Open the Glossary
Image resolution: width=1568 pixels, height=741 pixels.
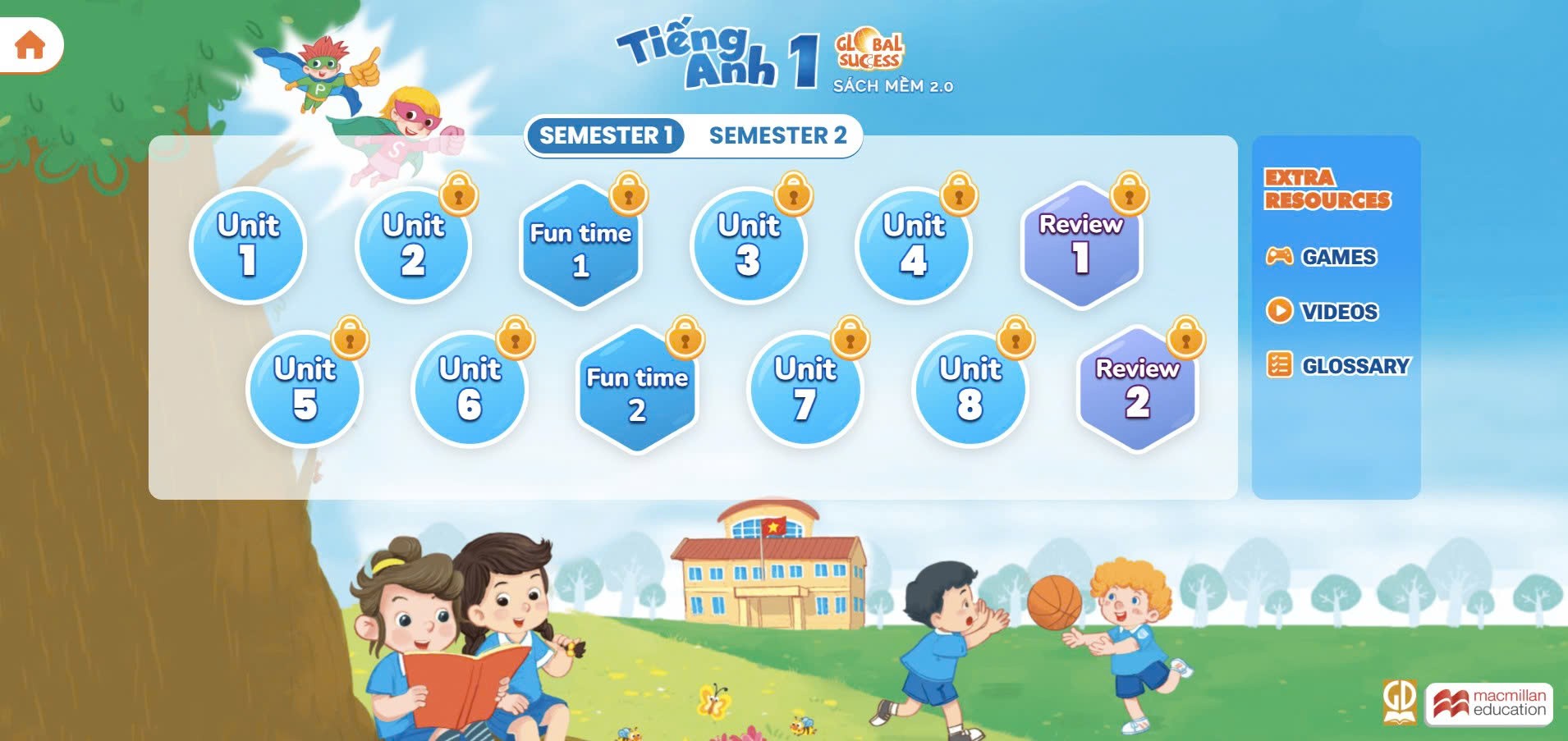click(x=1338, y=365)
